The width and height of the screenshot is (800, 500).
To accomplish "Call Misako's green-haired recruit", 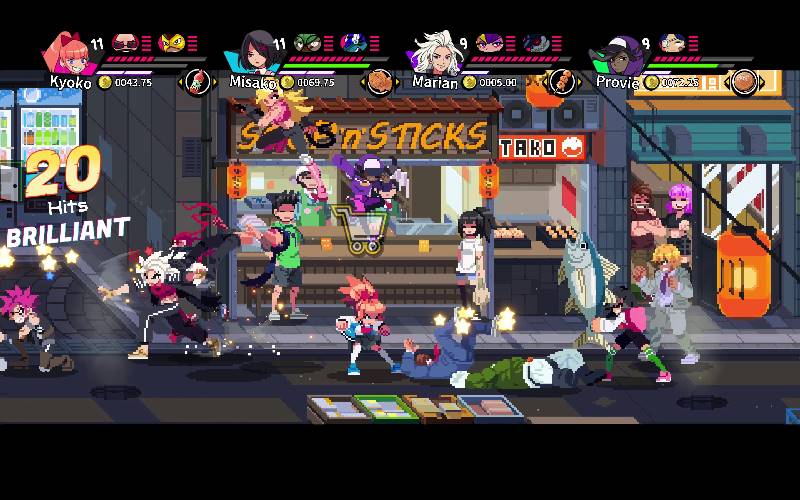I will tap(307, 43).
